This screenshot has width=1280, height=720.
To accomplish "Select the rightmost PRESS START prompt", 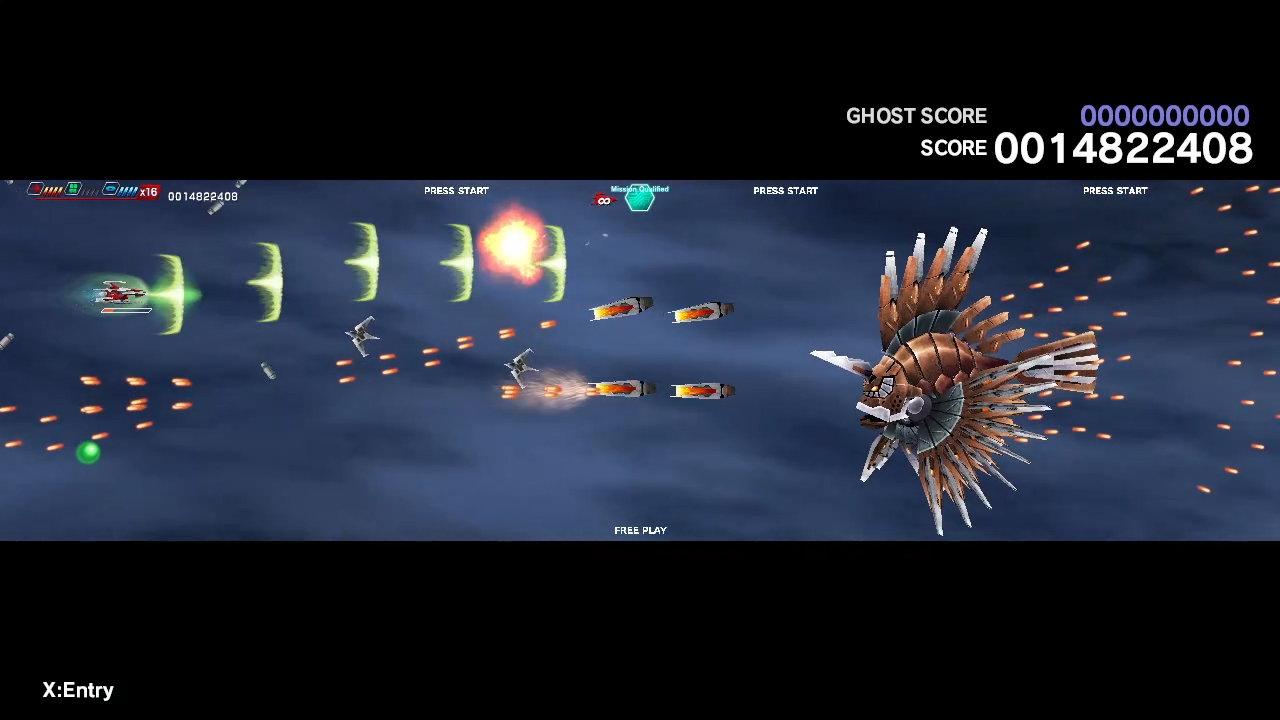I will pos(1115,190).
